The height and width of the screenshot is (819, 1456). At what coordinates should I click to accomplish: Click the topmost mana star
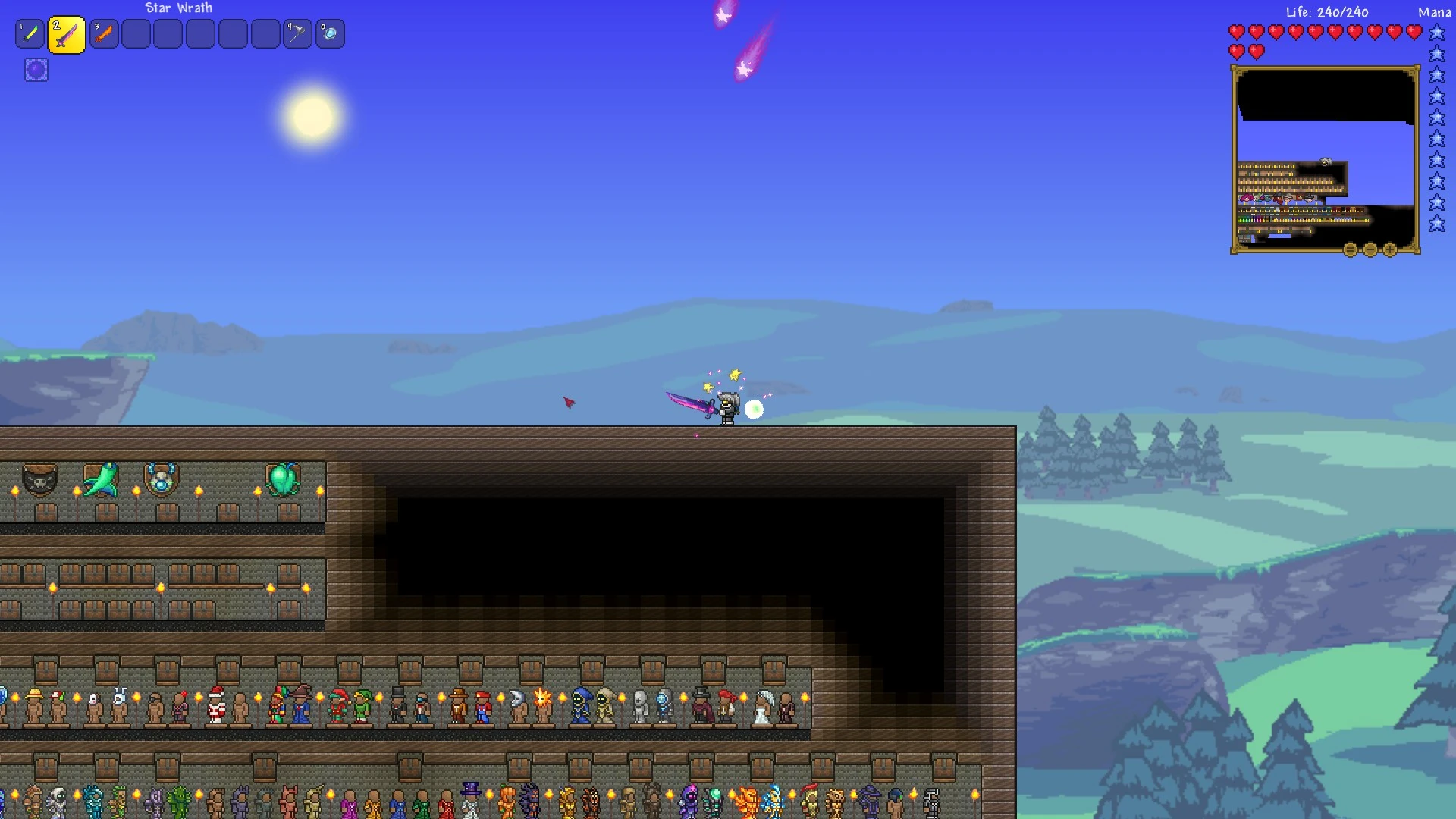point(1436,32)
